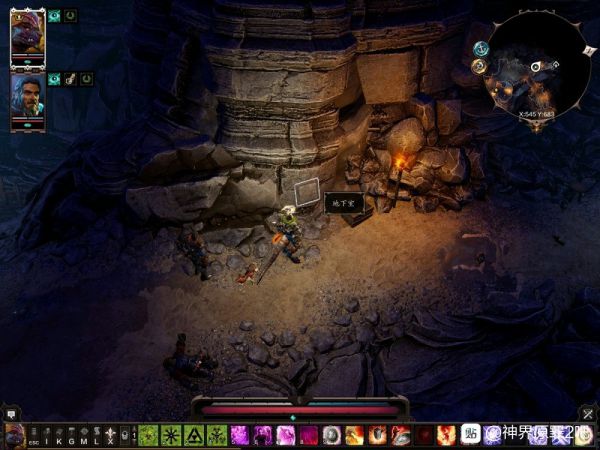Open the map shortcut labeled M
The image size is (600, 450).
84,436
